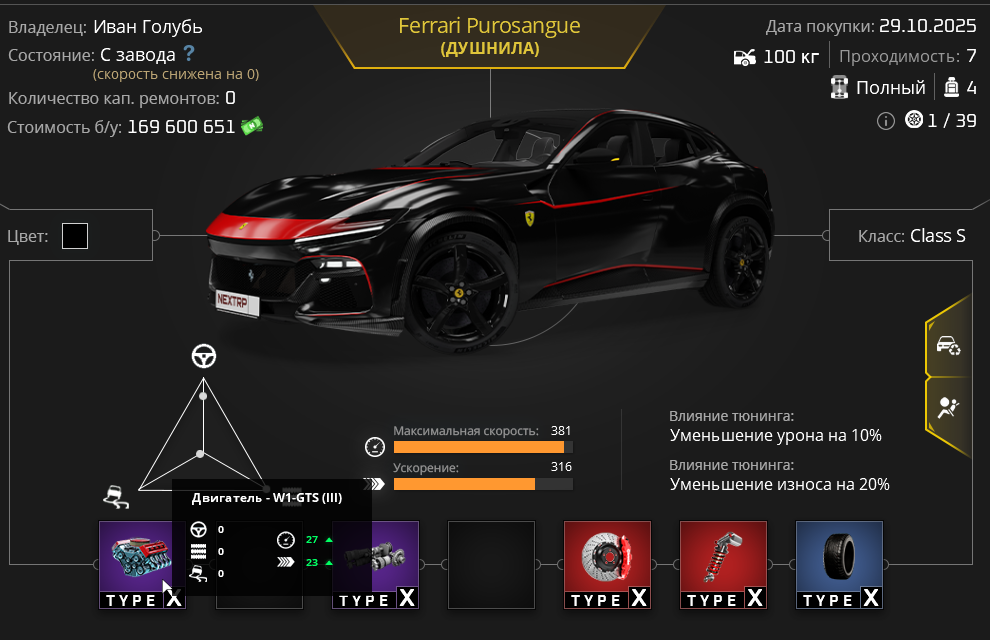Click the black color swatch

tap(75, 236)
